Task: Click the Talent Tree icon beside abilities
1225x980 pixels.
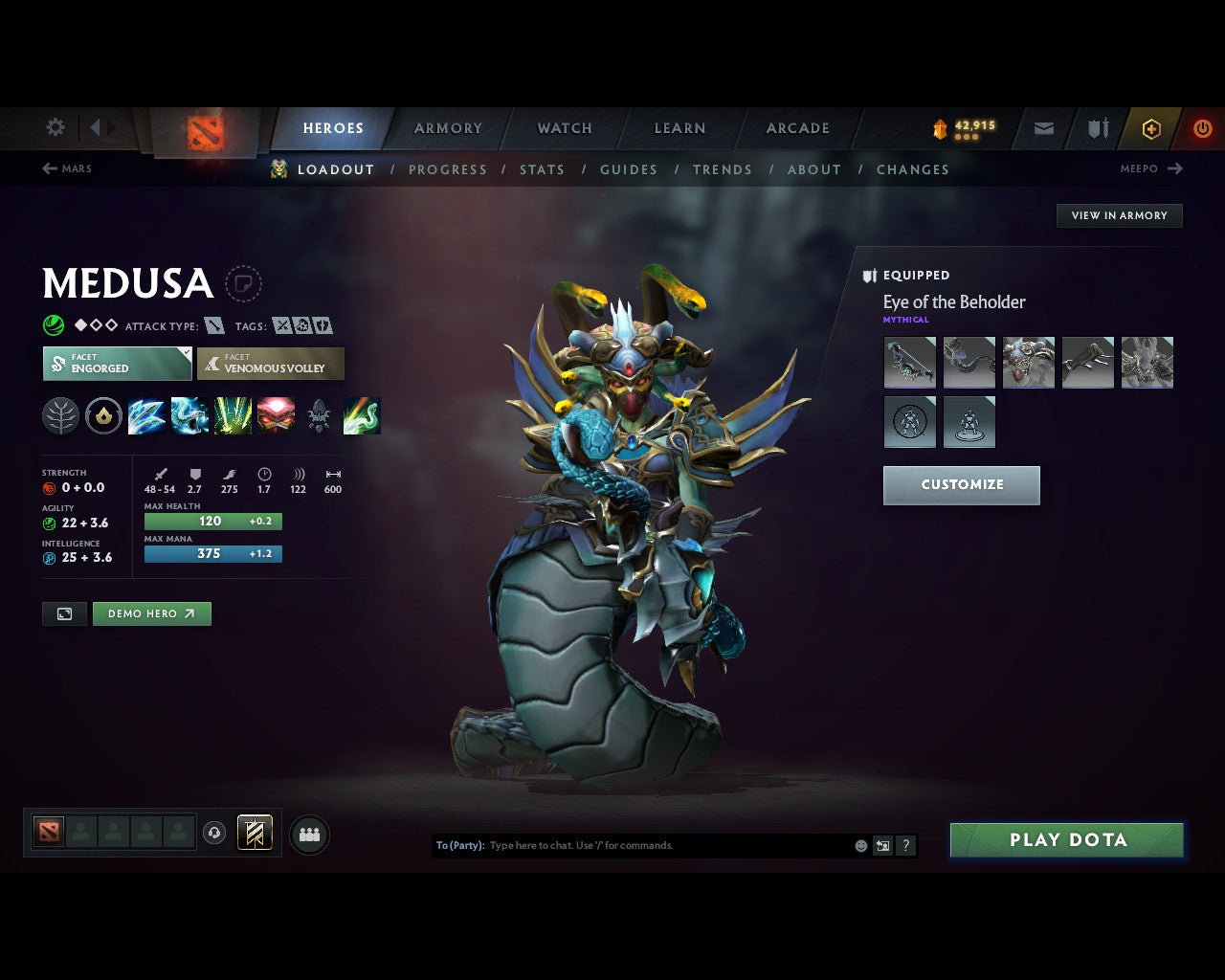Action: click(x=60, y=415)
